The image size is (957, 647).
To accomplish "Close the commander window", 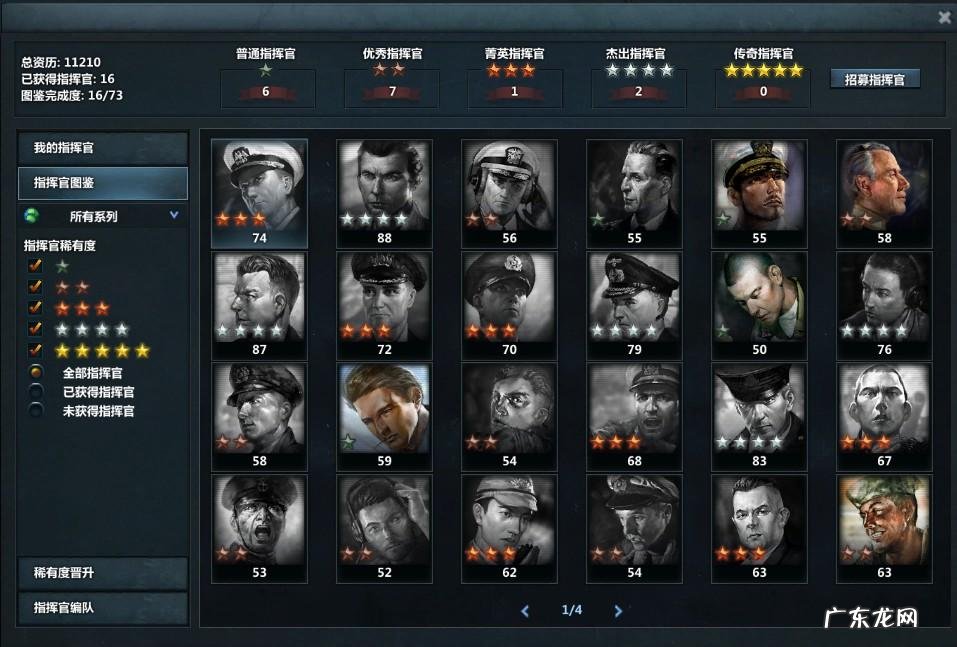I will click(944, 17).
